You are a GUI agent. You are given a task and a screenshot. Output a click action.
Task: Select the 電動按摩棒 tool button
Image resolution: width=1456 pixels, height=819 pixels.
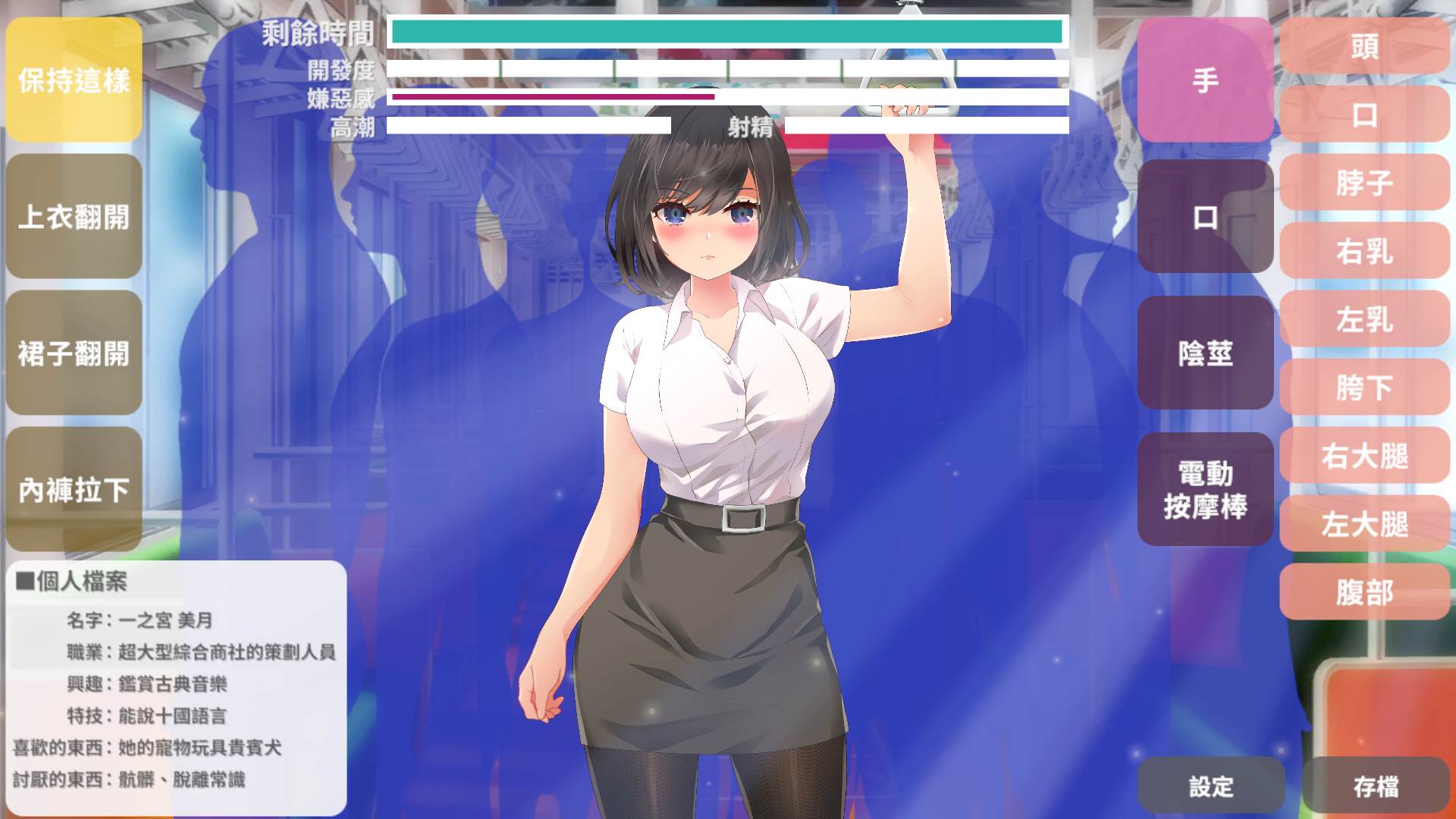tap(1205, 490)
